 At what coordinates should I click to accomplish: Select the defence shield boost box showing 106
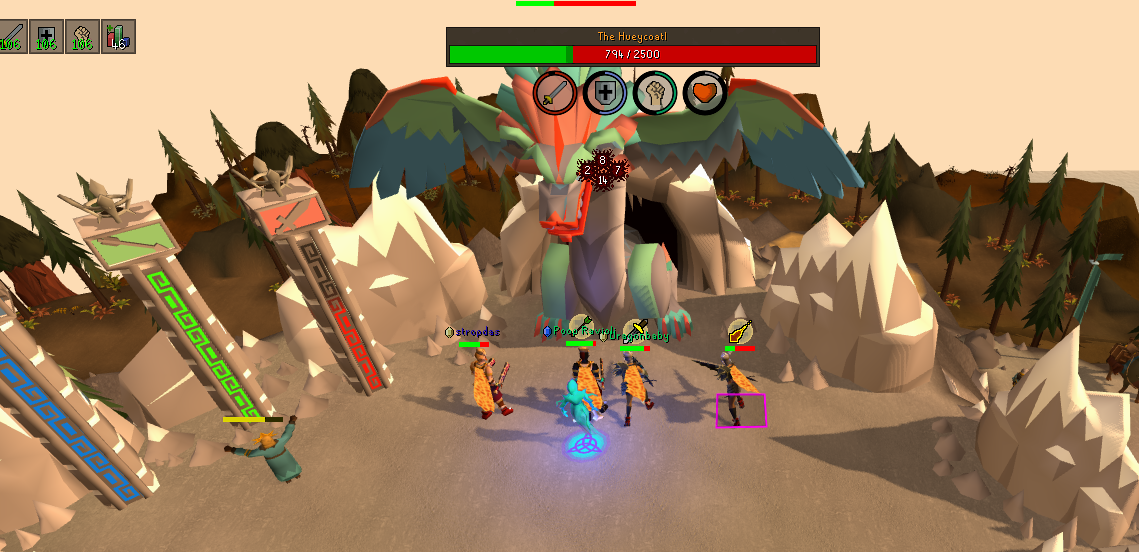(46, 36)
